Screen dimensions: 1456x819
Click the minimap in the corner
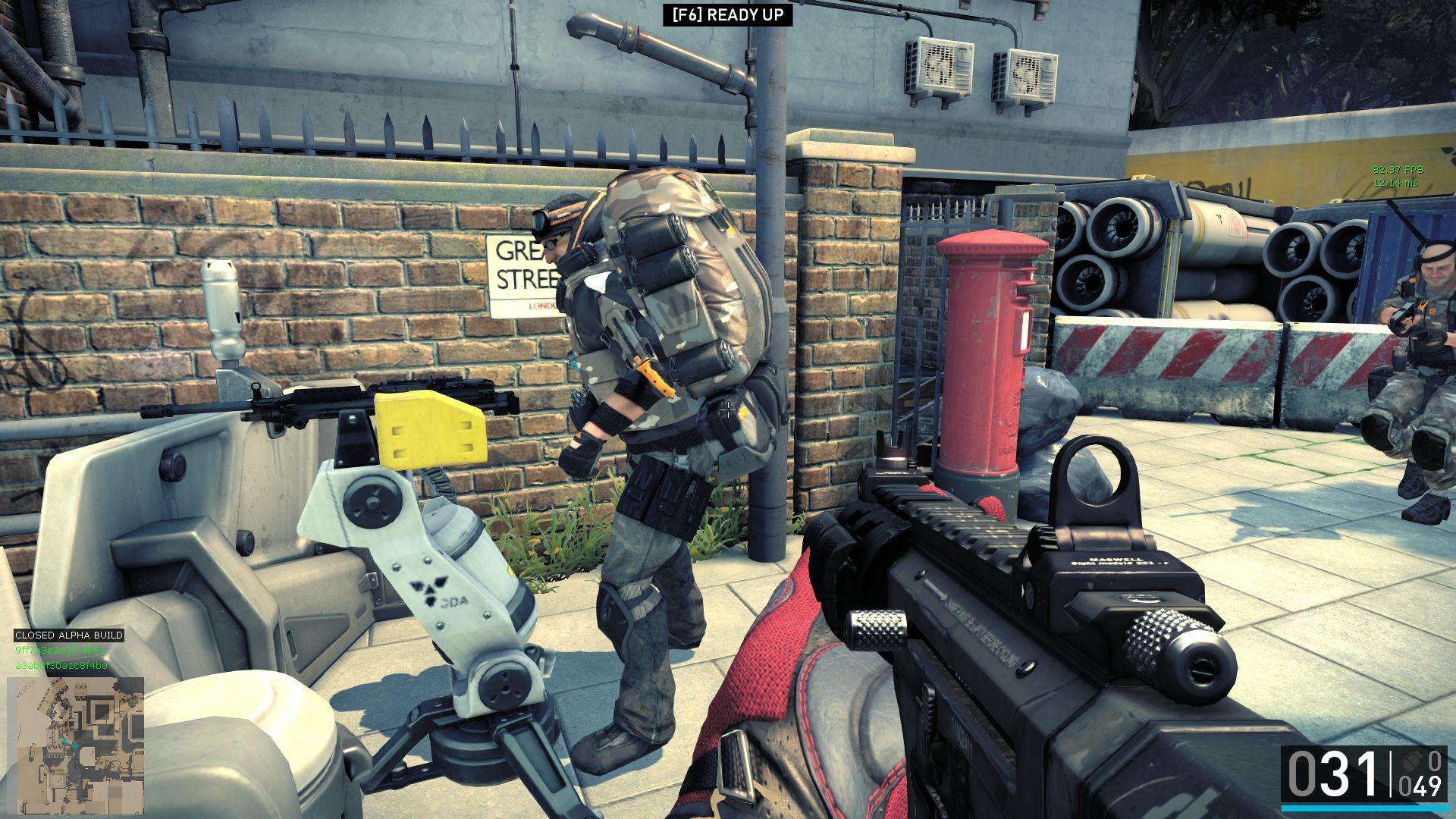(x=75, y=745)
